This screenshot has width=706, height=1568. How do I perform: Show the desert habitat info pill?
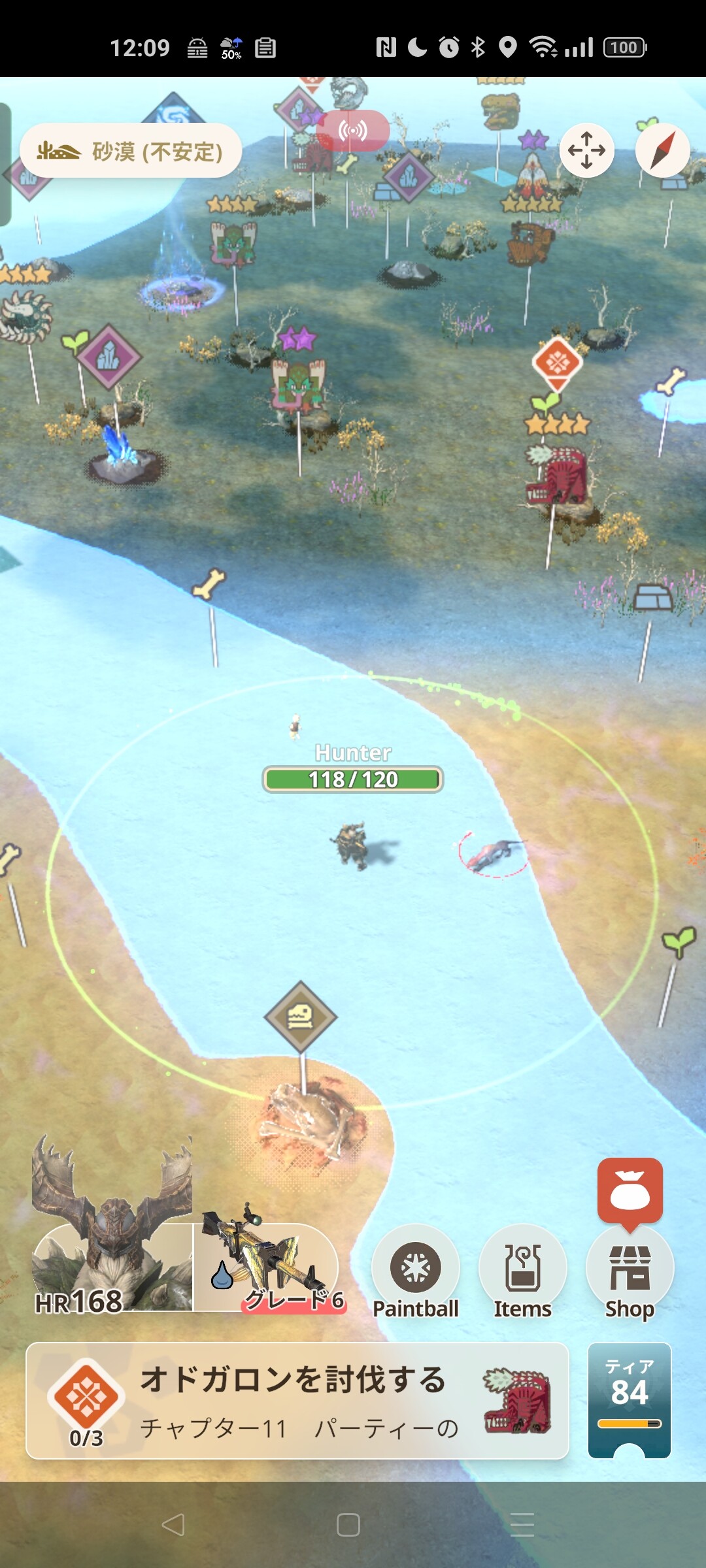tap(131, 151)
